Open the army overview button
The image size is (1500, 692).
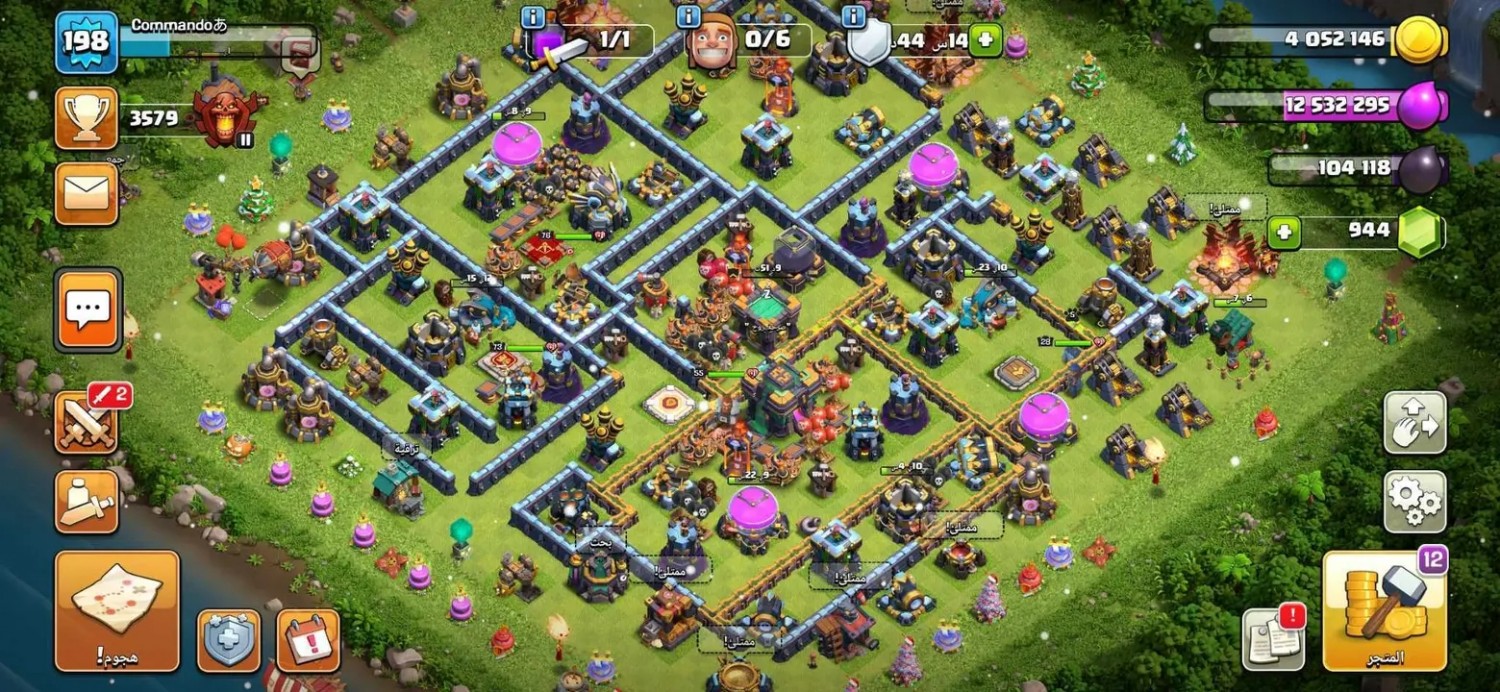[x=86, y=502]
